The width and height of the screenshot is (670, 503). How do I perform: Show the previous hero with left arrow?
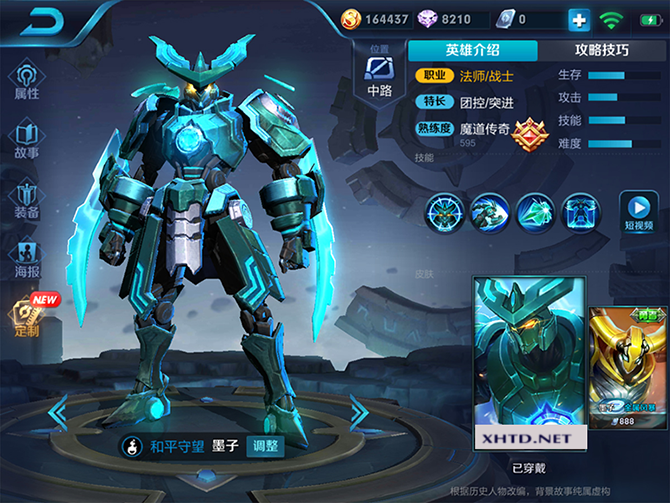click(x=58, y=409)
